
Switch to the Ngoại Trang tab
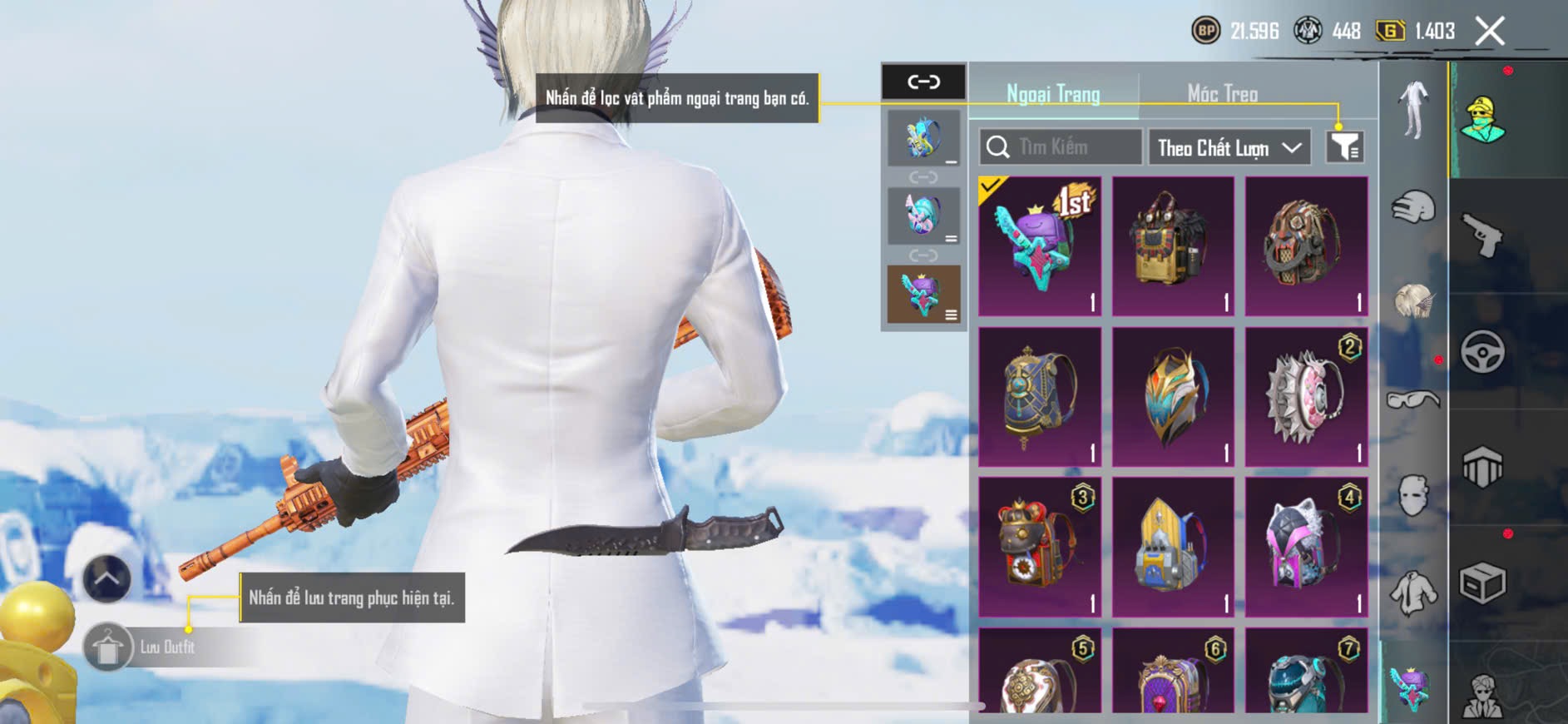(1053, 94)
